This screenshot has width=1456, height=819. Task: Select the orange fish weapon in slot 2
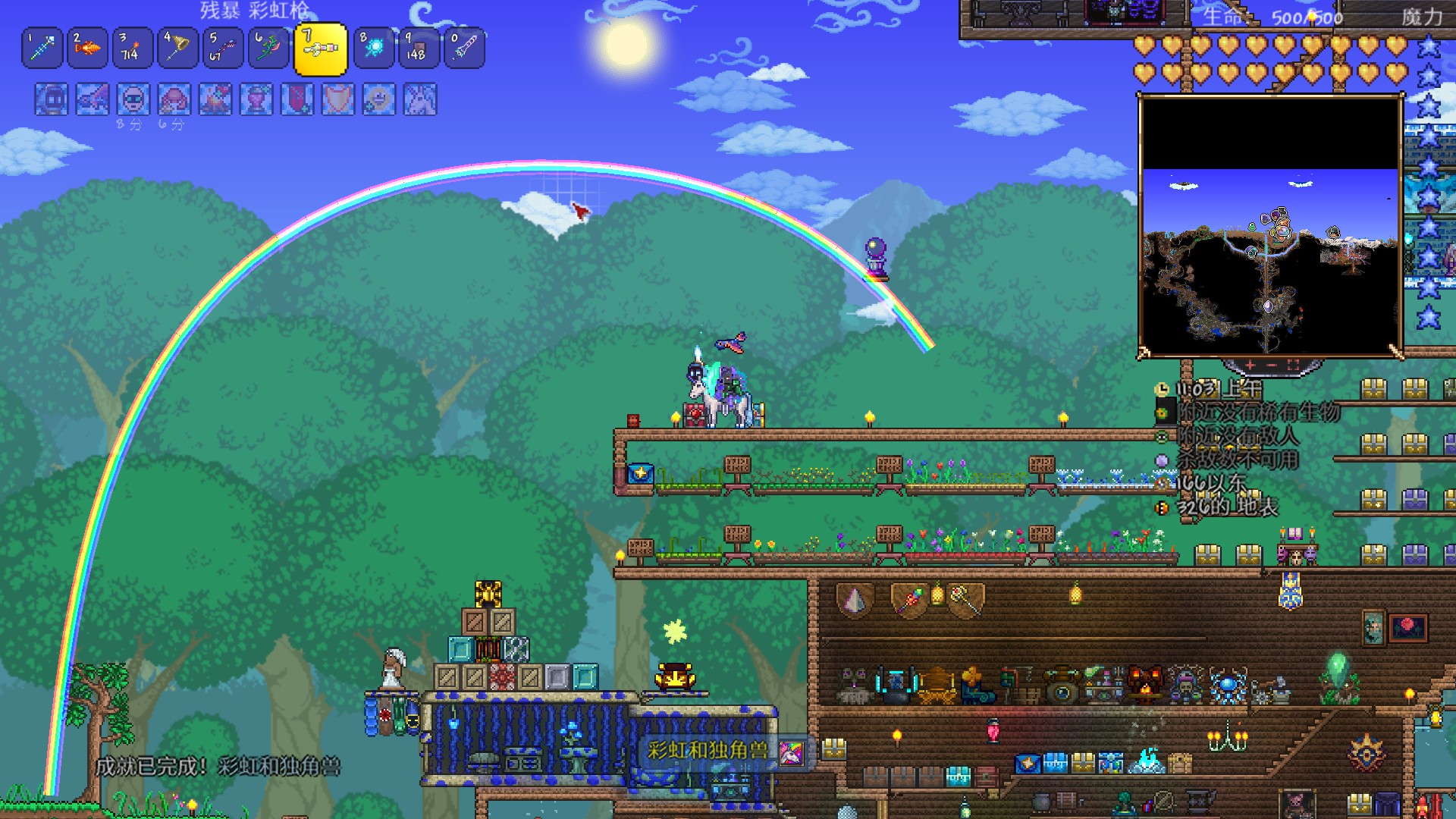click(x=87, y=49)
